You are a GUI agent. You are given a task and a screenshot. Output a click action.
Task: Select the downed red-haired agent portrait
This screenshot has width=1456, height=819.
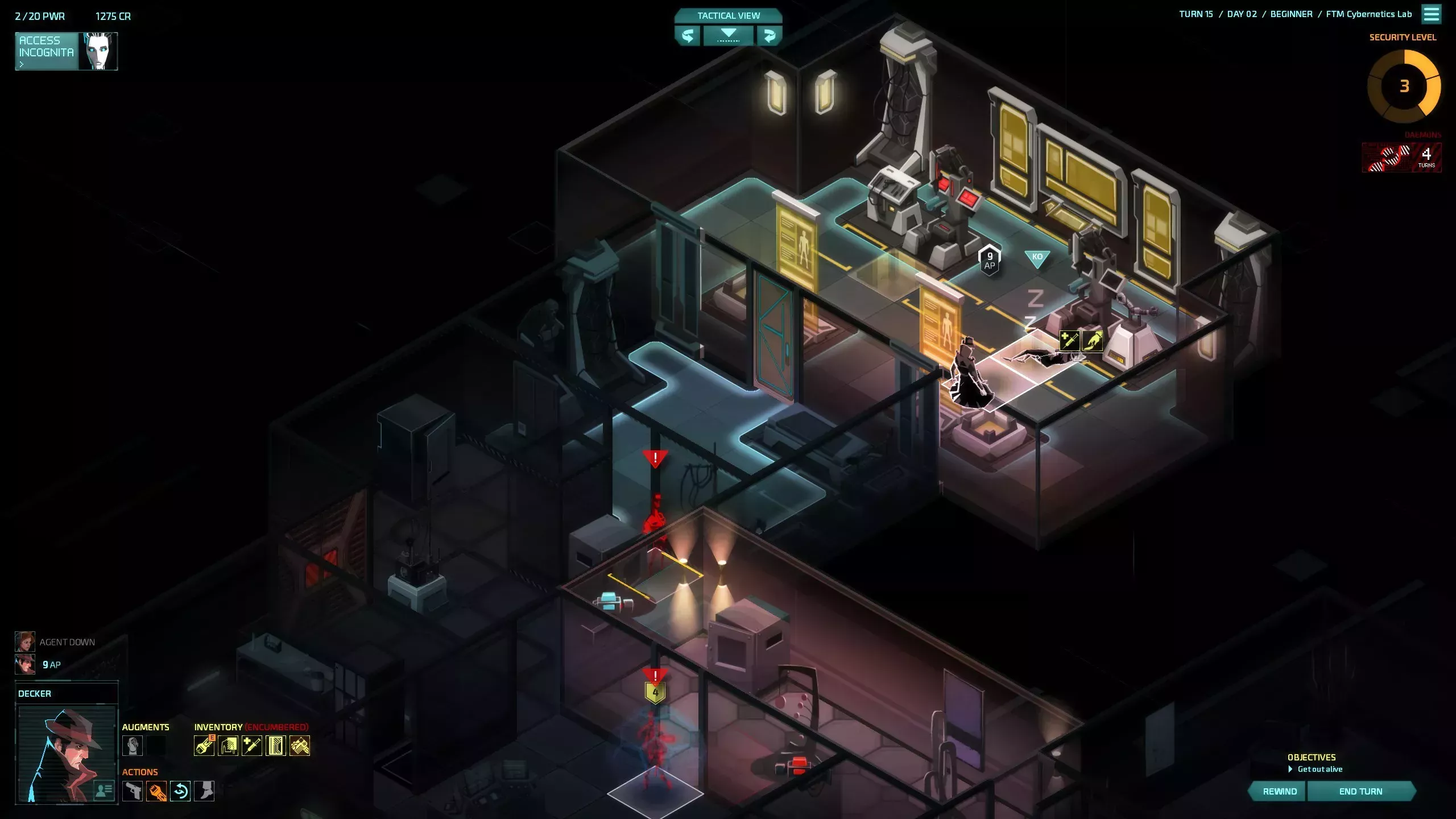[x=25, y=642]
